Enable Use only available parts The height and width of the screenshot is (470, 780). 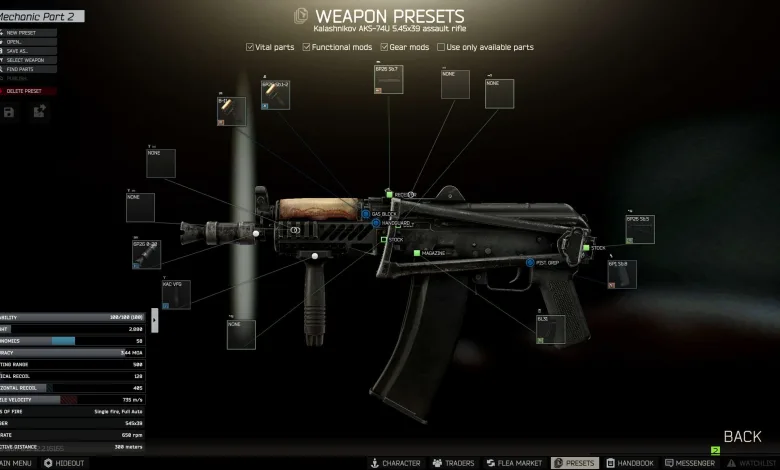point(441,47)
